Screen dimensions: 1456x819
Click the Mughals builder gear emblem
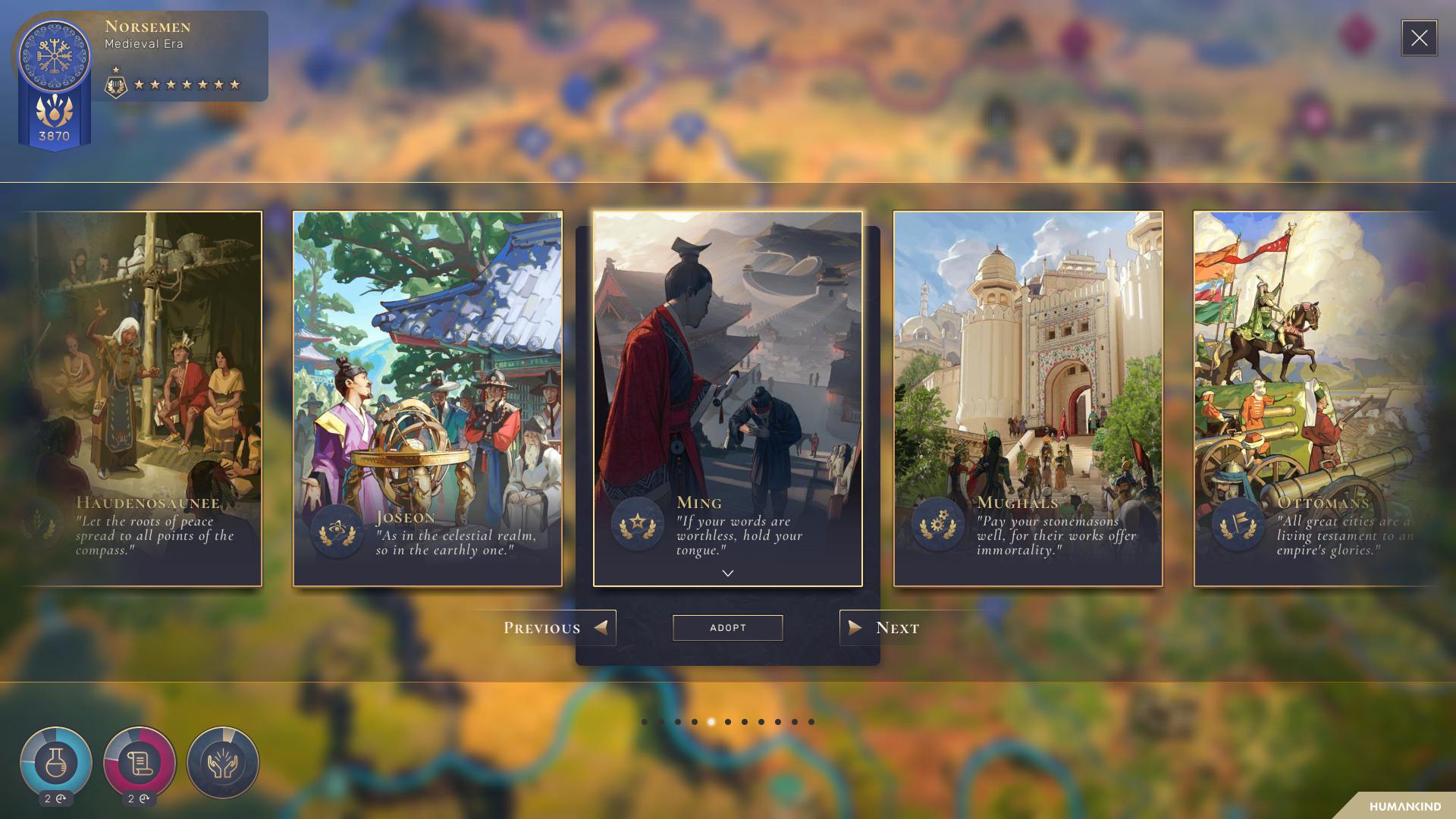pyautogui.click(x=938, y=523)
